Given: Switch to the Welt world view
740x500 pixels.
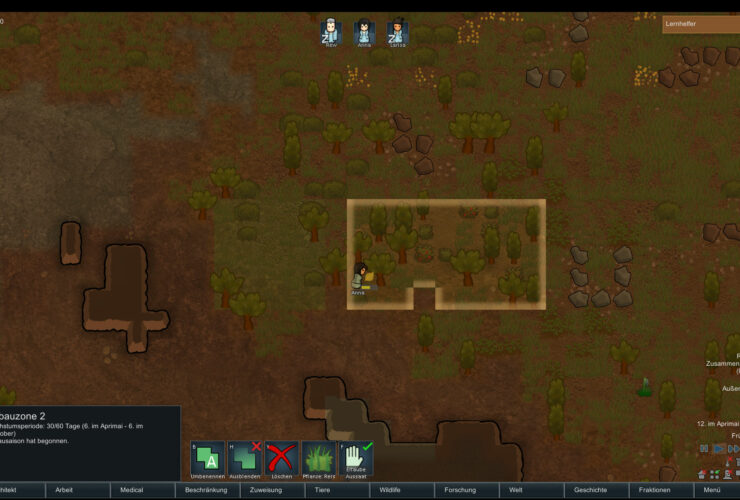Looking at the screenshot, I should (x=516, y=491).
